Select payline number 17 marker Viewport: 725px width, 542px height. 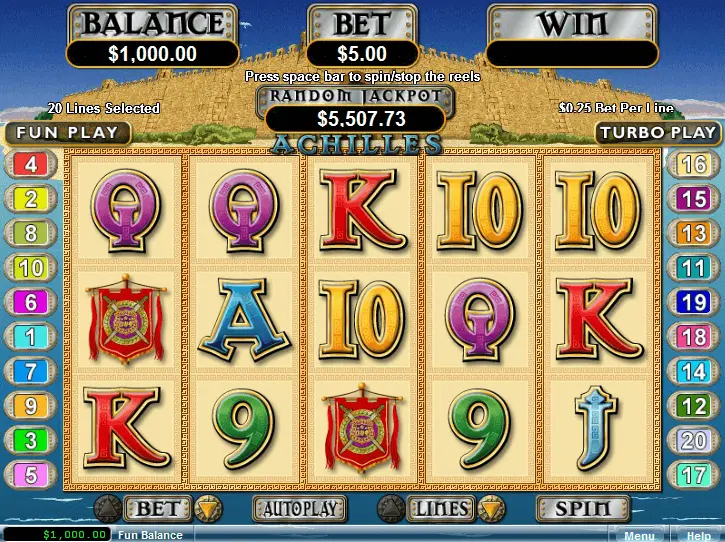693,474
